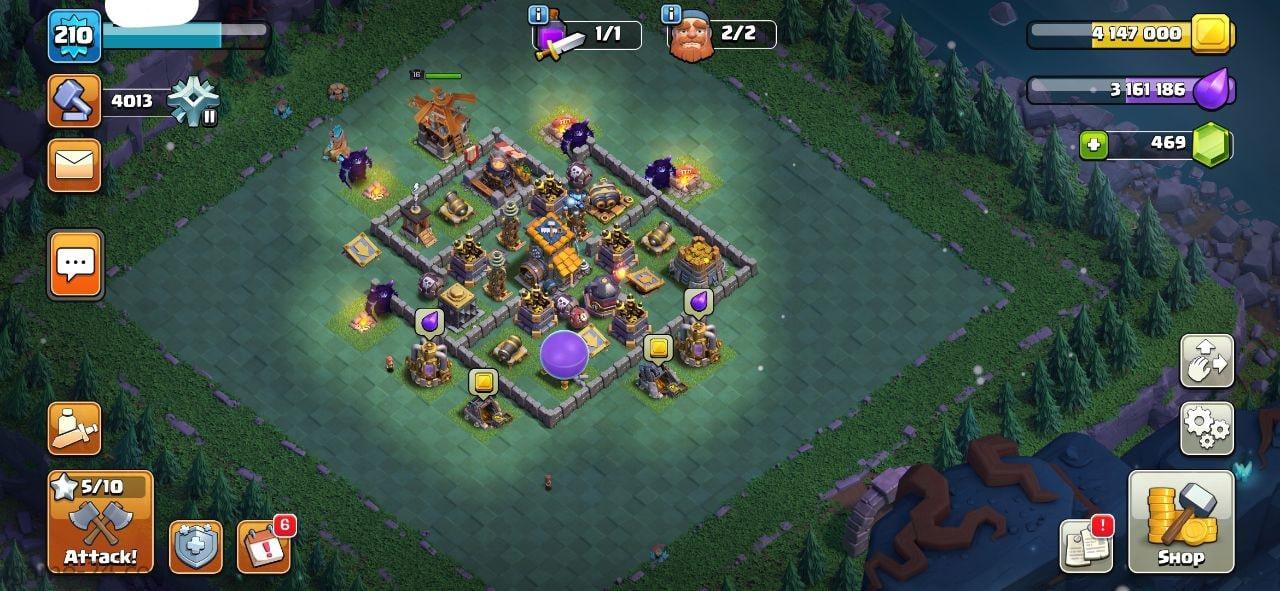Open the settings gear button
Image resolution: width=1280 pixels, height=591 pixels.
(x=1207, y=429)
